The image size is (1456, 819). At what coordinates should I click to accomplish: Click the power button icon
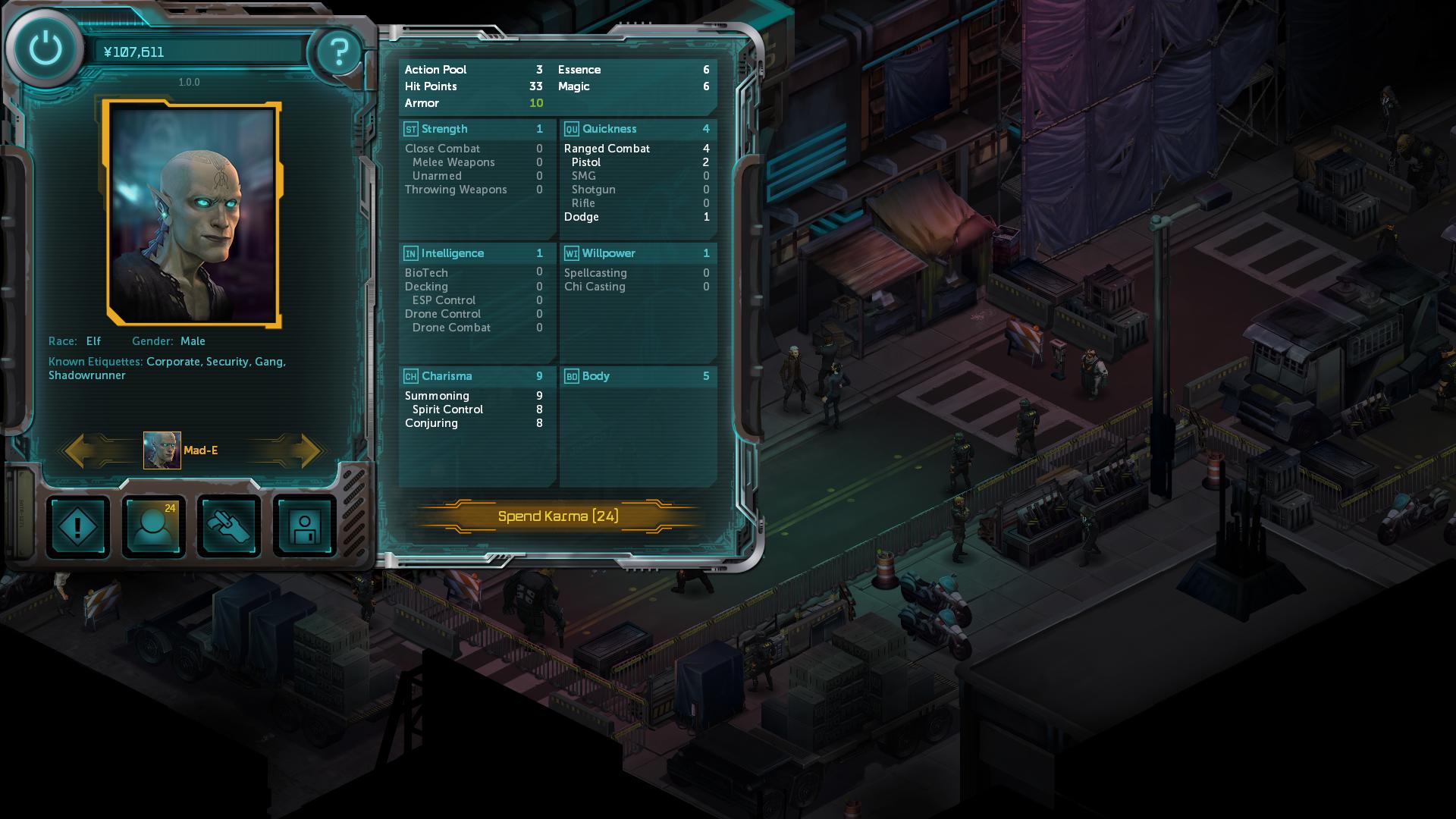click(45, 49)
